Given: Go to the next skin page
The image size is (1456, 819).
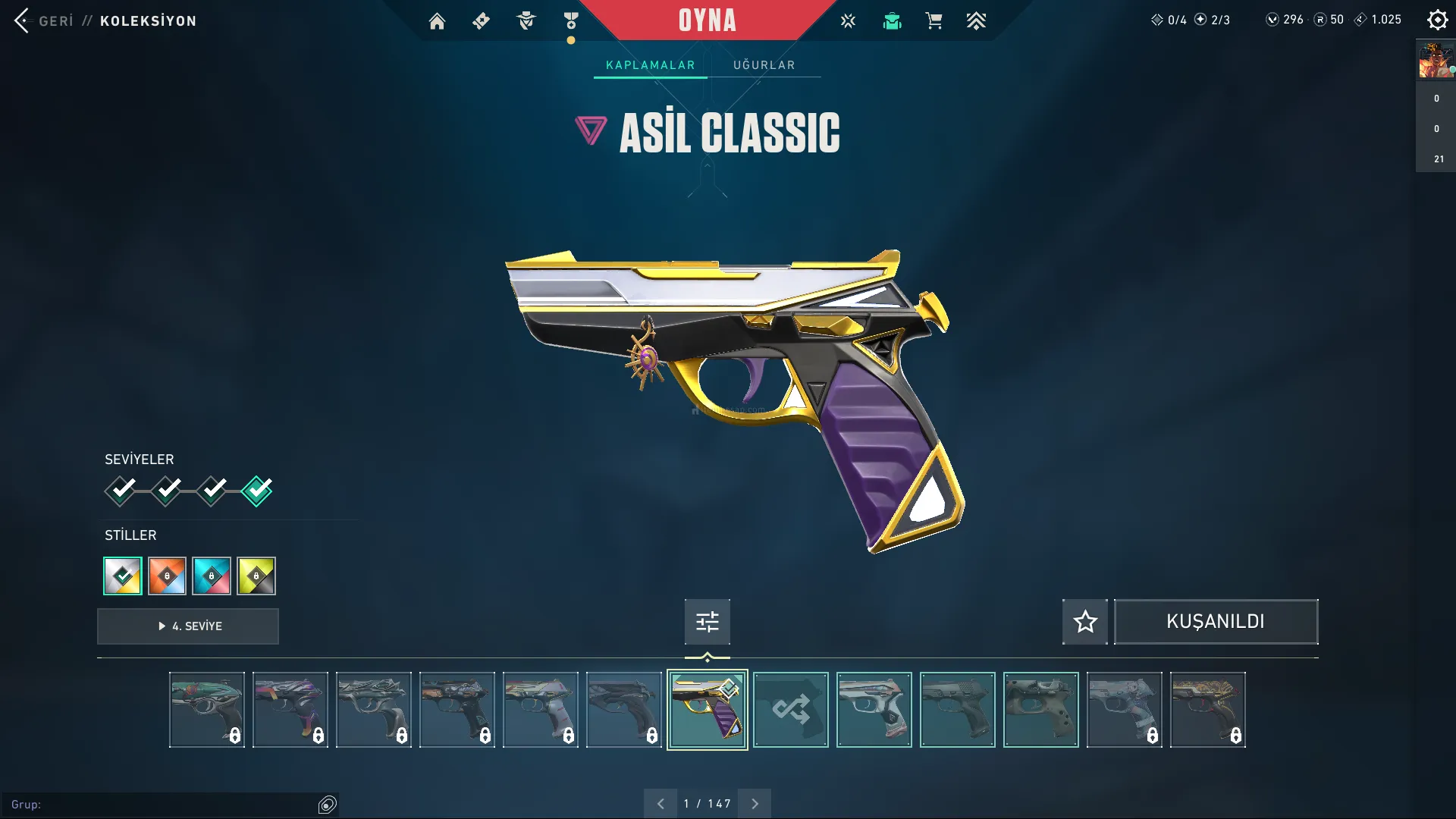Looking at the screenshot, I should pyautogui.click(x=755, y=804).
